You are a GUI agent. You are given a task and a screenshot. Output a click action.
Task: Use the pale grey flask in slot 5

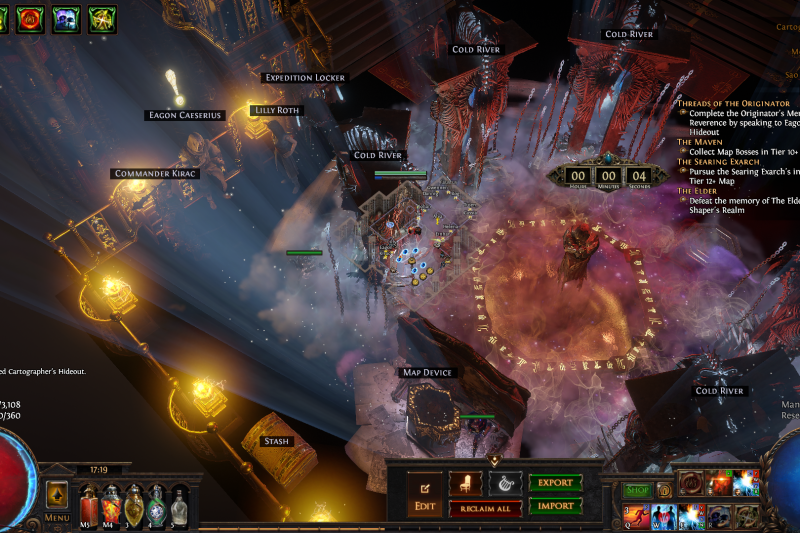(x=179, y=503)
